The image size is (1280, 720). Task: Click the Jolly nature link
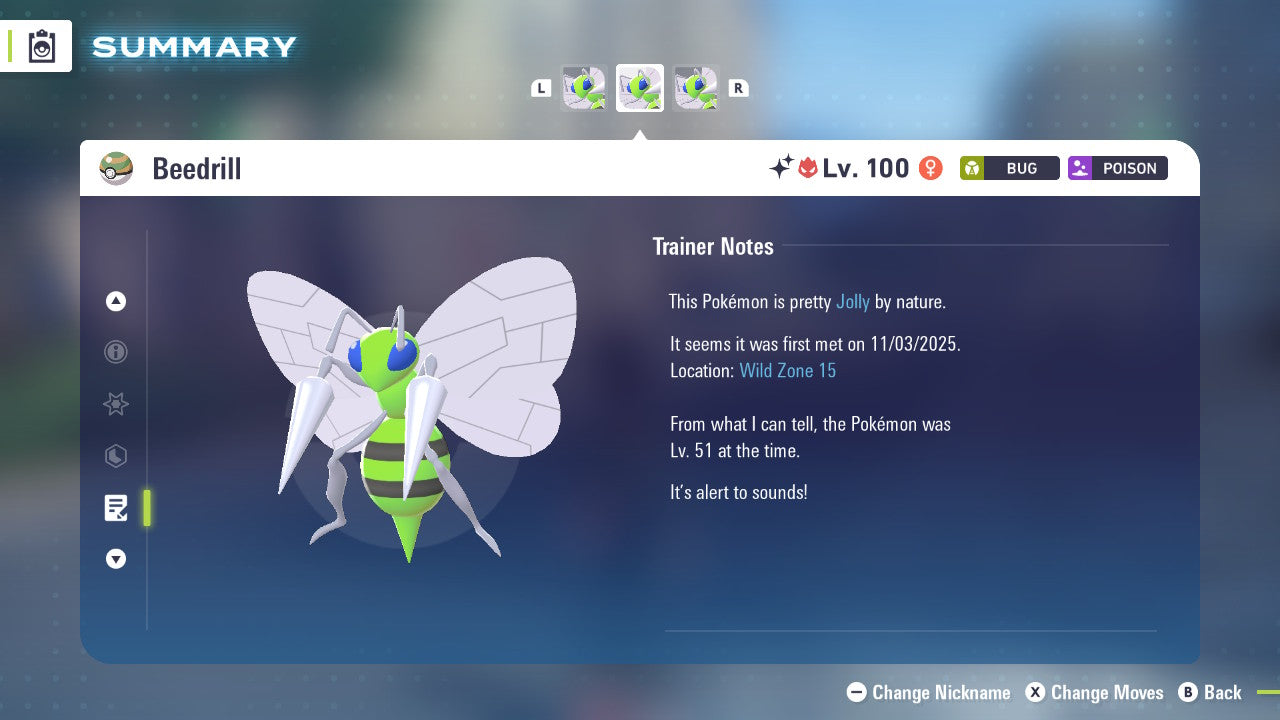point(852,301)
